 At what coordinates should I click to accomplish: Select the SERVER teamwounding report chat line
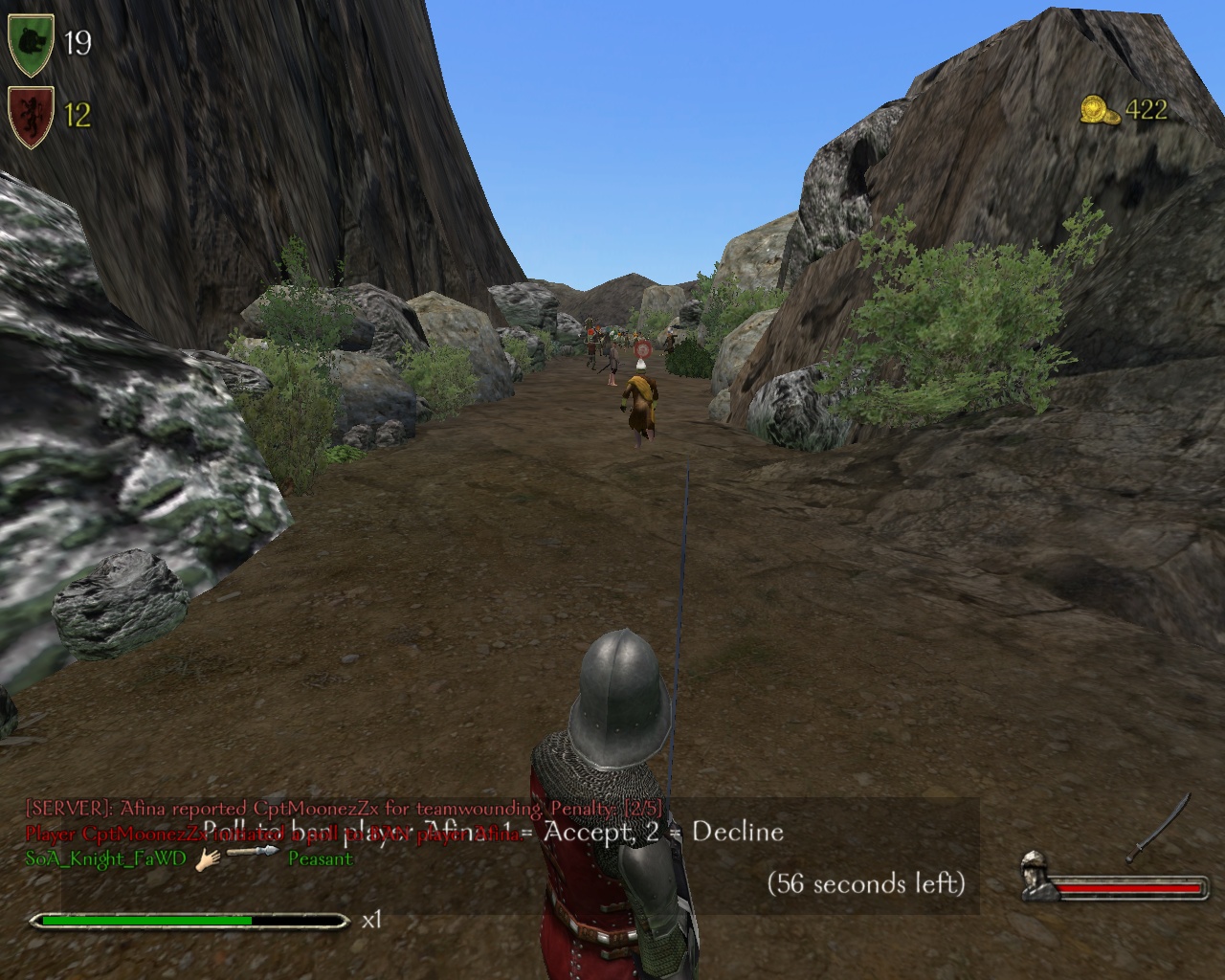coord(343,808)
